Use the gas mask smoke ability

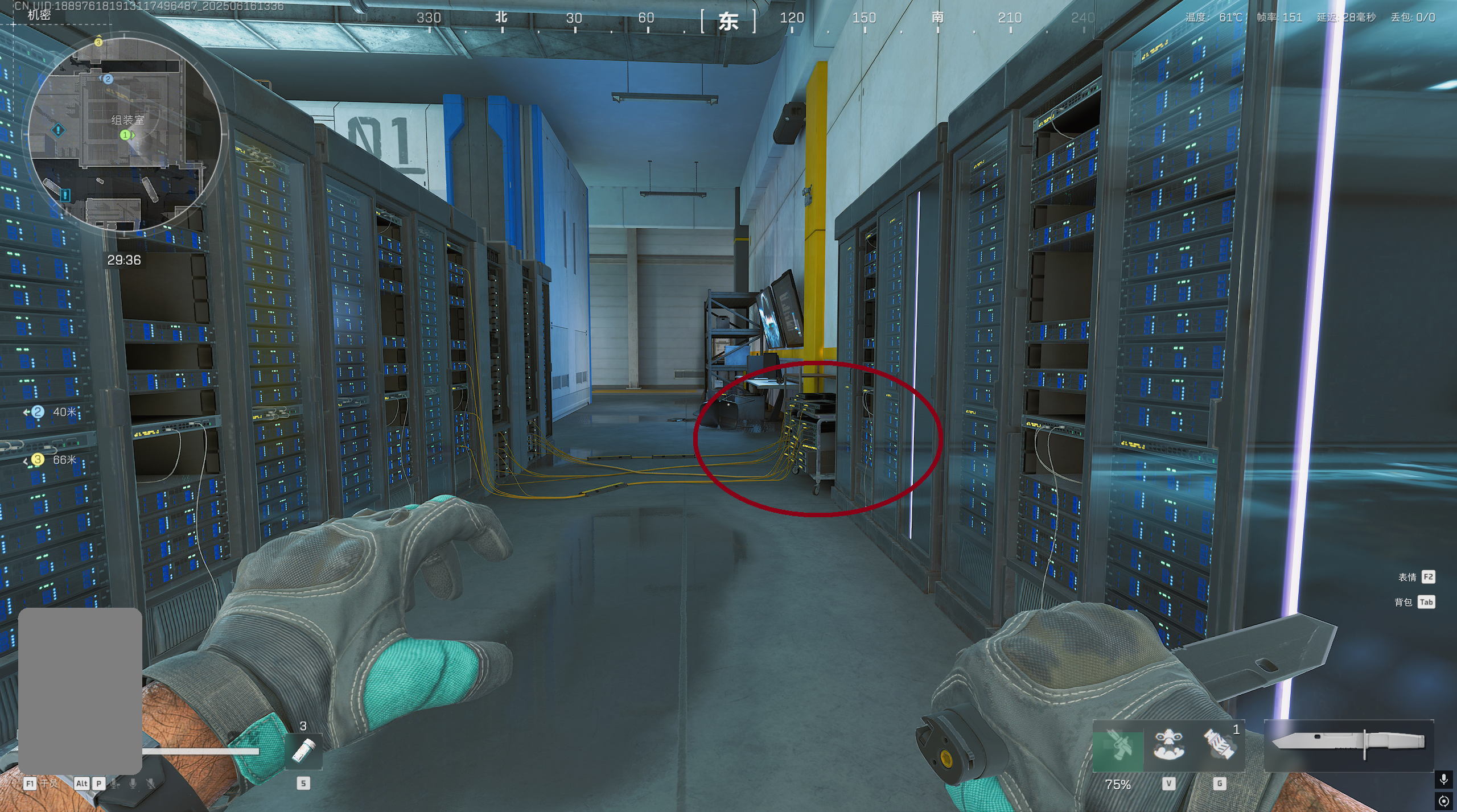[1168, 745]
